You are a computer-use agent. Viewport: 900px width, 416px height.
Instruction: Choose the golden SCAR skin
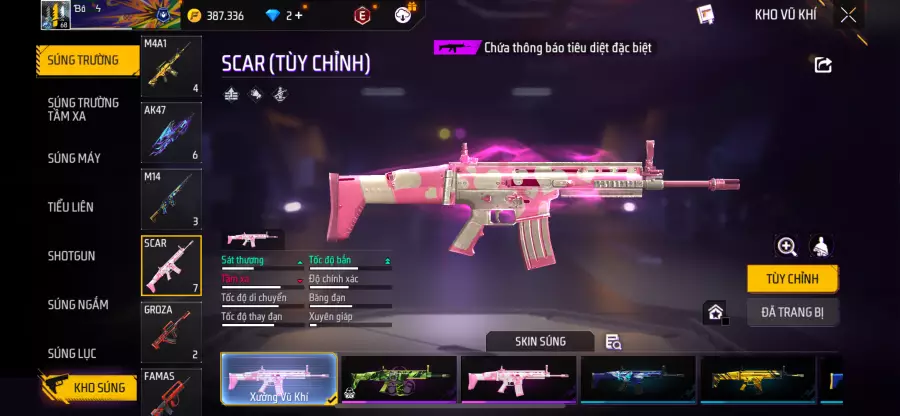tap(758, 380)
